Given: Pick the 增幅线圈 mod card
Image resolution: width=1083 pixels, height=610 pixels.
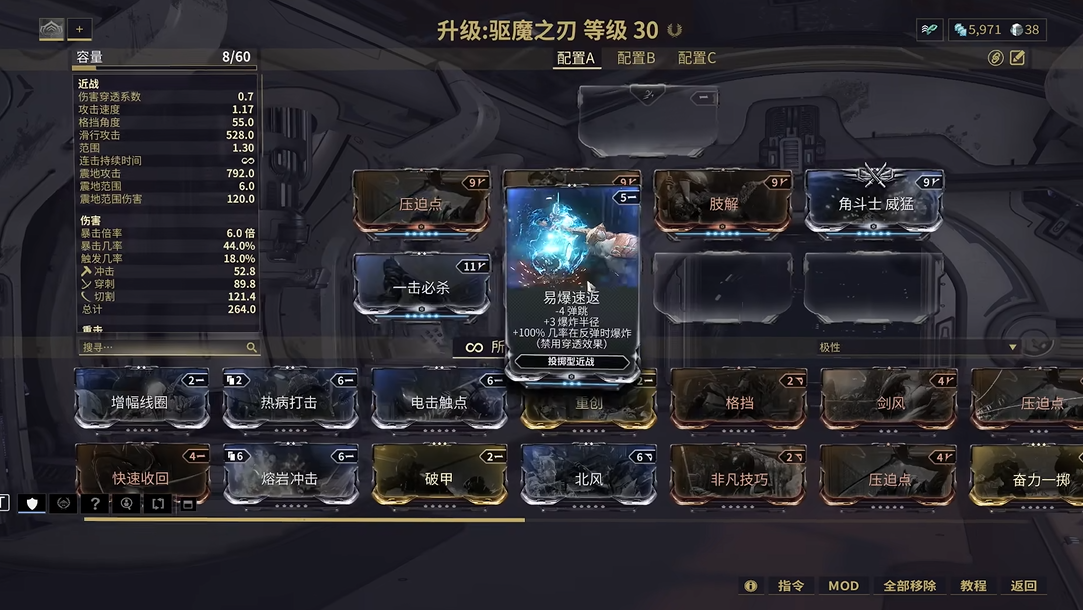Looking at the screenshot, I should [x=141, y=402].
